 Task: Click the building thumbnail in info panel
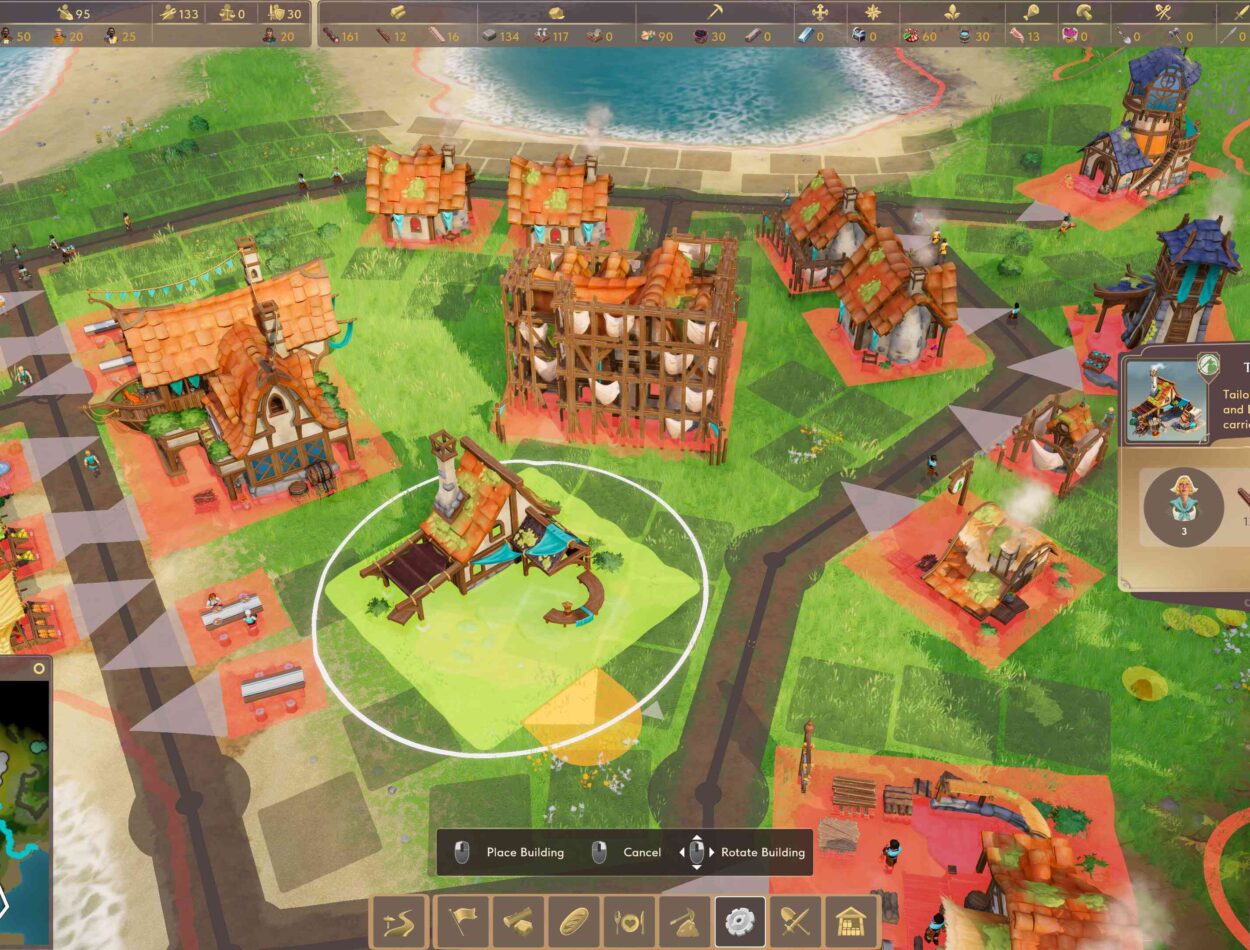click(1164, 400)
